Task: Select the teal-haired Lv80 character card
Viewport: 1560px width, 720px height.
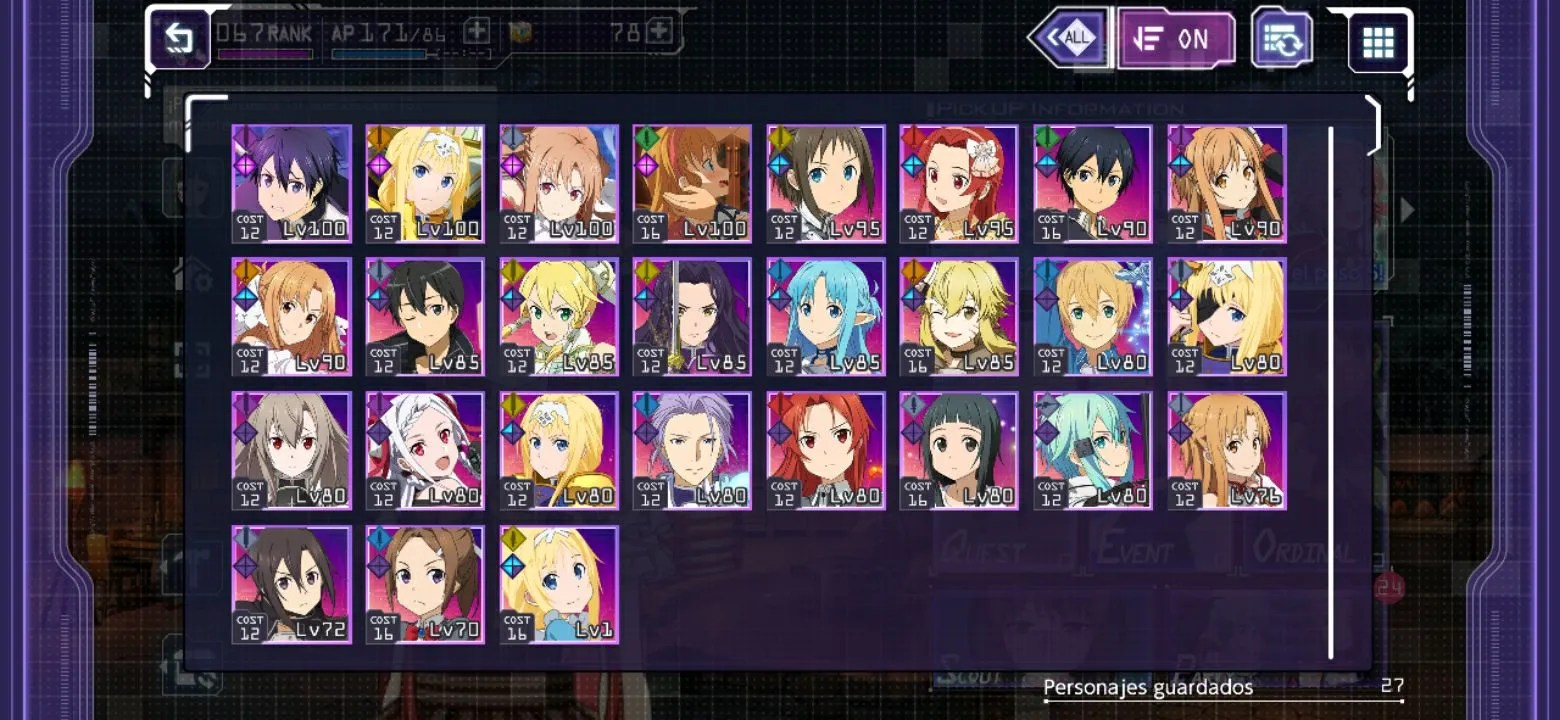Action: click(x=1093, y=451)
